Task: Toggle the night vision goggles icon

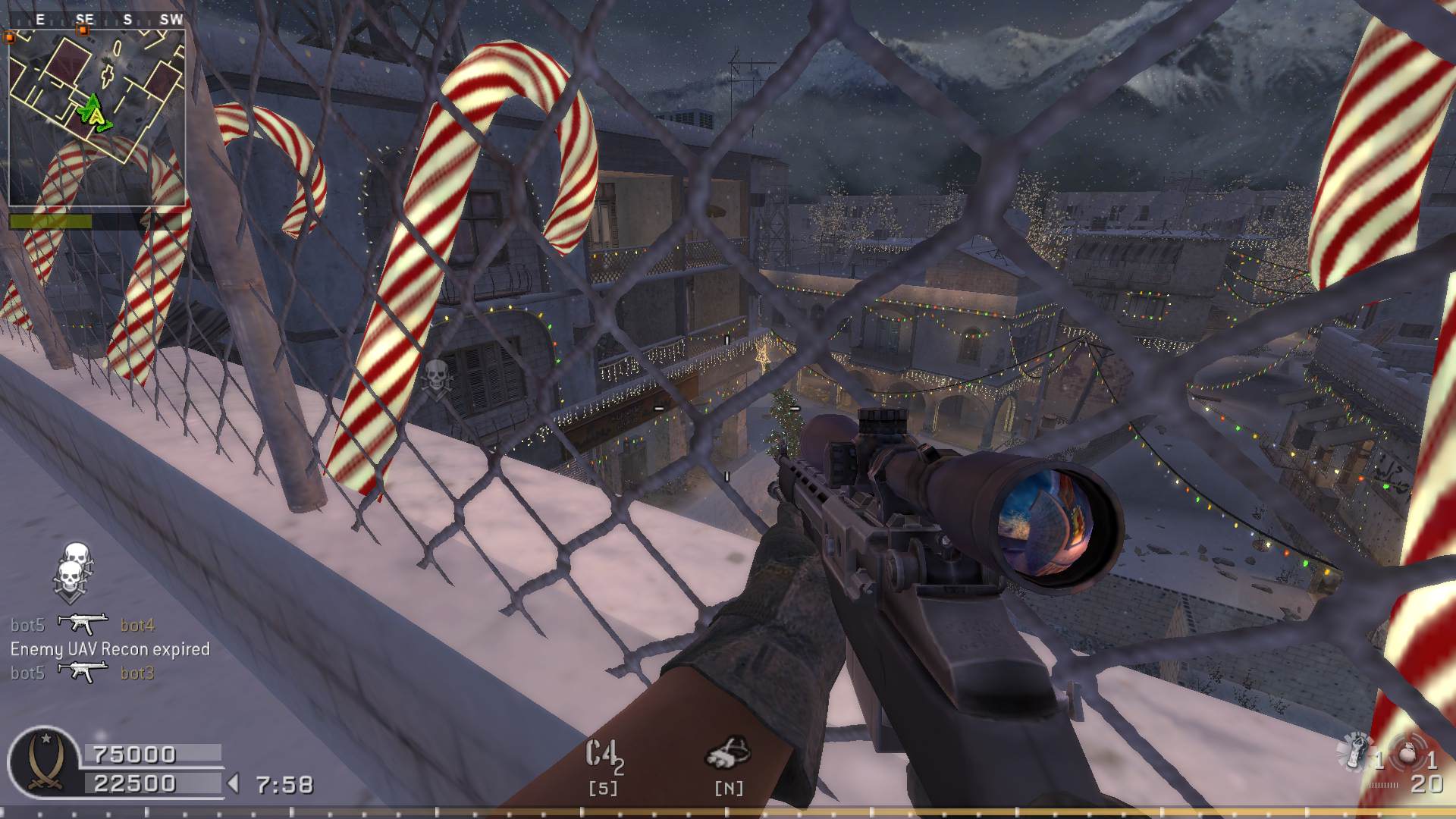Action: pyautogui.click(x=728, y=755)
